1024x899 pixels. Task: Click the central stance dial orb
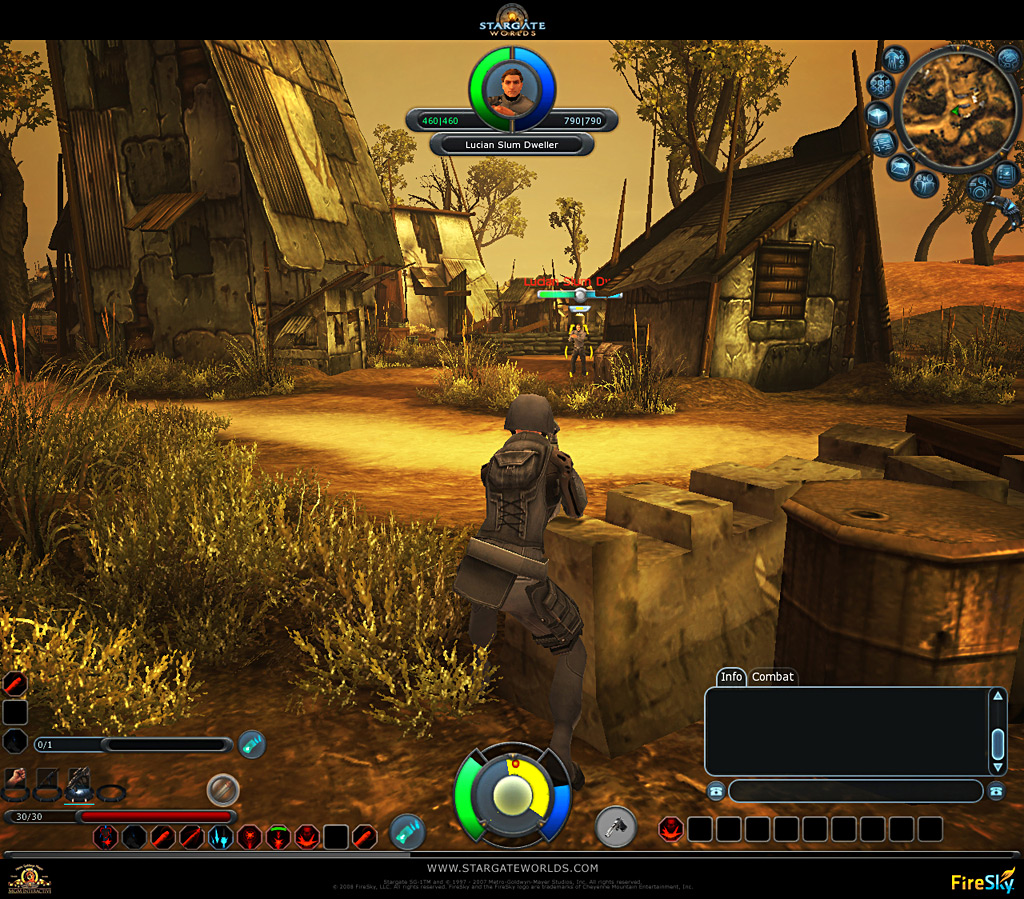click(x=514, y=795)
